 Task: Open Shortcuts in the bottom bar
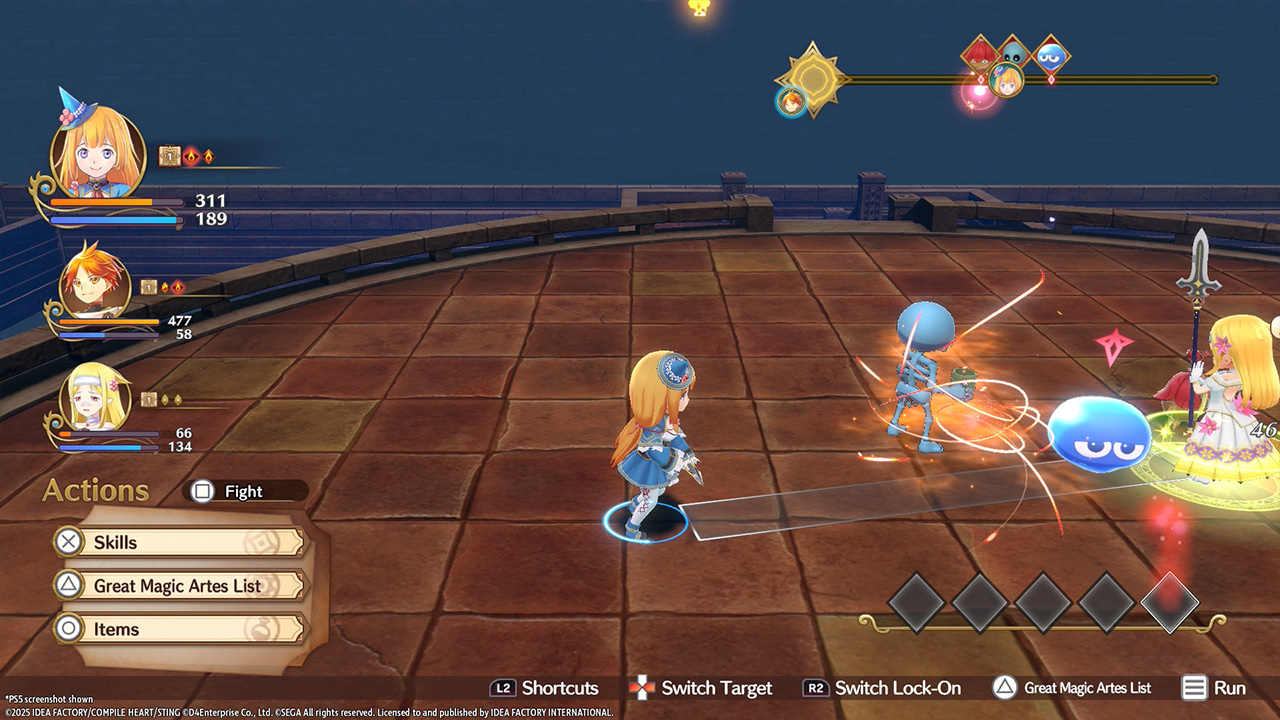(544, 688)
